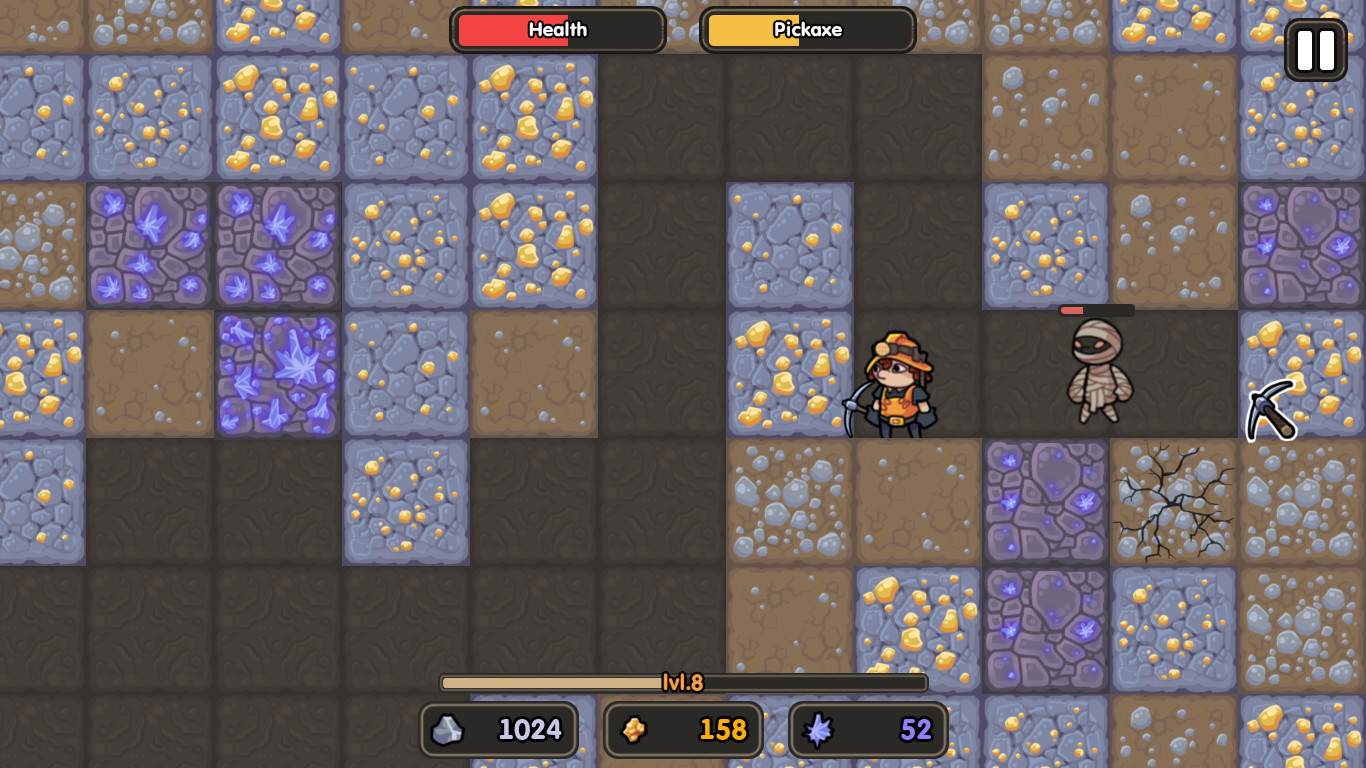Click the lvl.8 experience progress bar
The image size is (1366, 768).
pos(684,683)
